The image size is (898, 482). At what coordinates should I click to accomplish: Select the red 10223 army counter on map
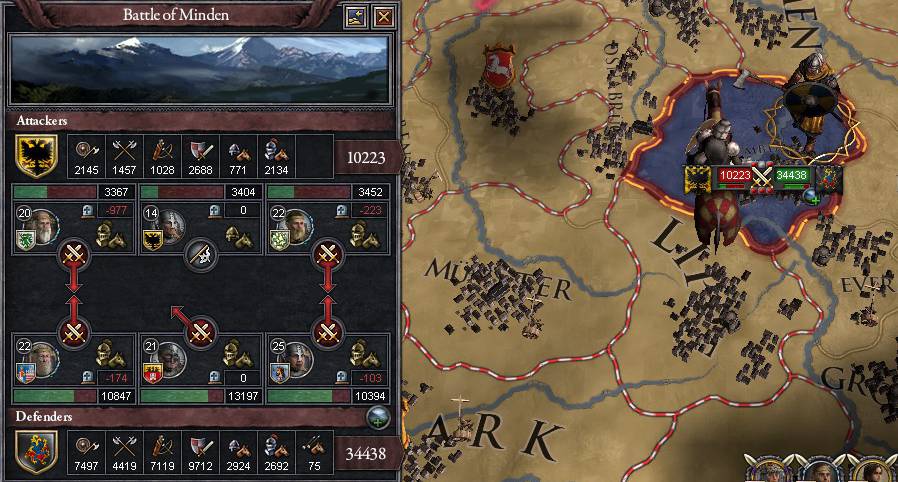point(735,175)
